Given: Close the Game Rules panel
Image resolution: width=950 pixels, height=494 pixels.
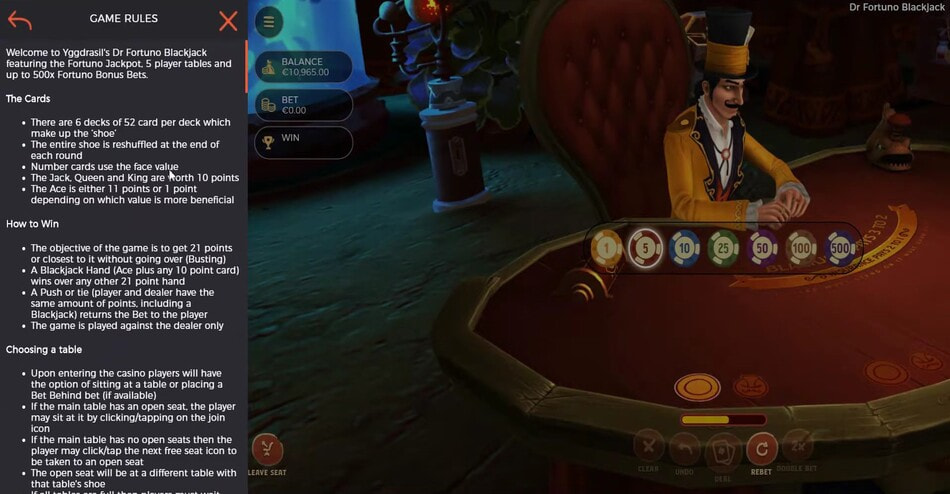Looking at the screenshot, I should pyautogui.click(x=228, y=19).
